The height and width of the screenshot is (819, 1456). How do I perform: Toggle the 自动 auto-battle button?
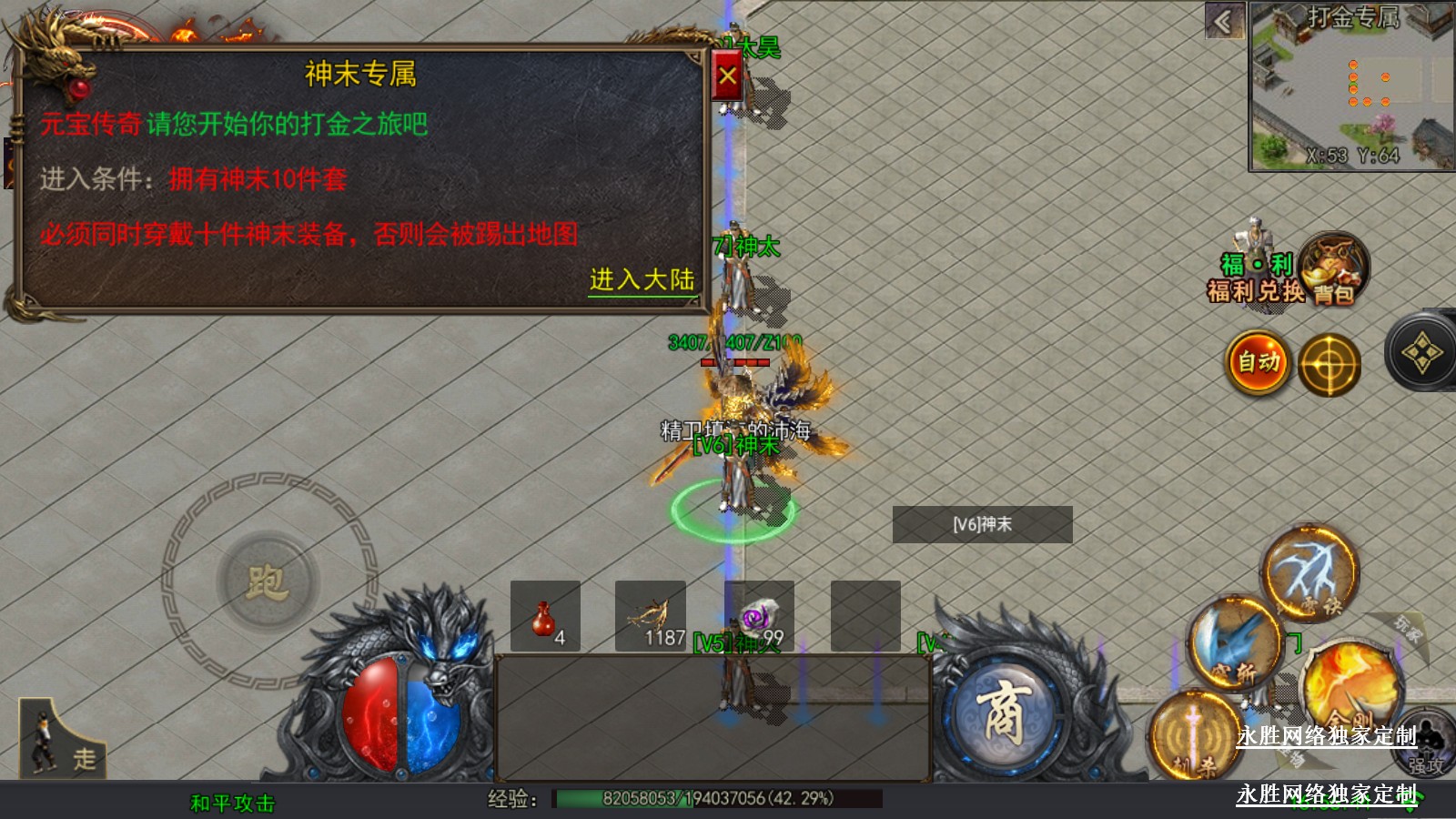[x=1259, y=363]
